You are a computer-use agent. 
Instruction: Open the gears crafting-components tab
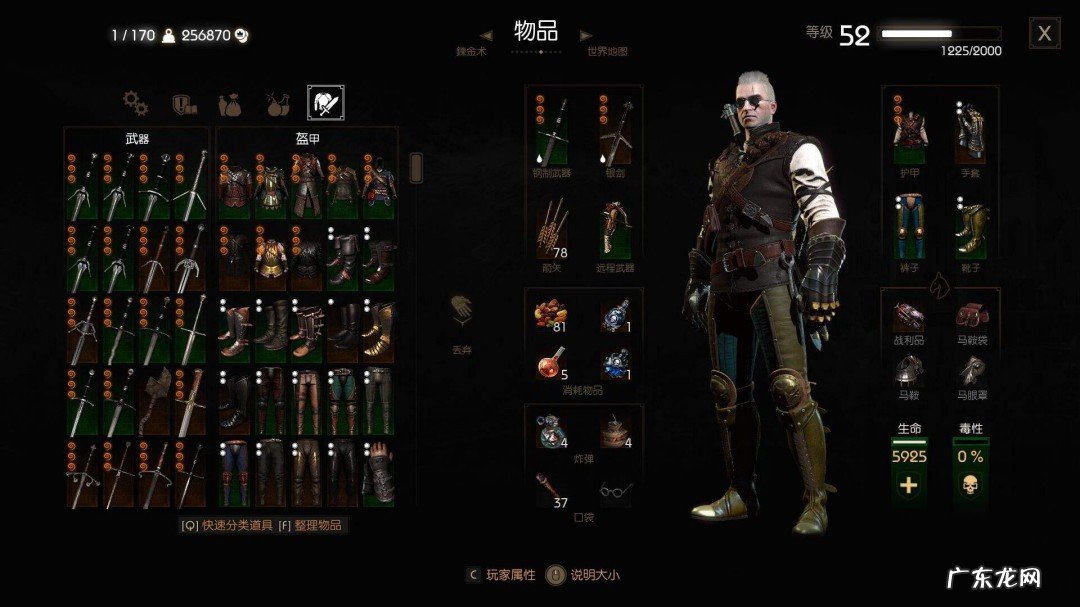click(134, 102)
